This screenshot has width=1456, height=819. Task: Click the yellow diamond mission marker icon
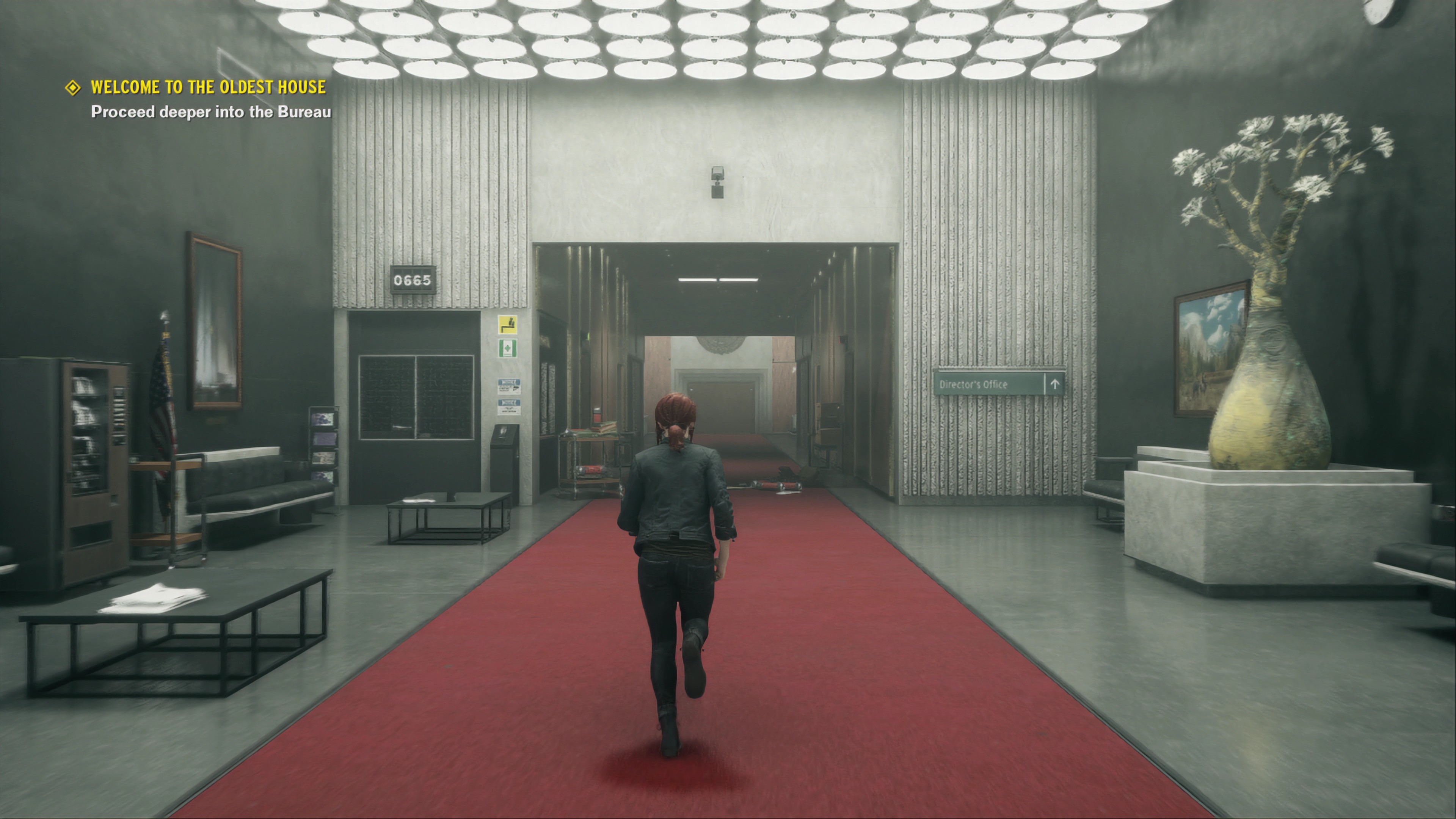[x=73, y=88]
